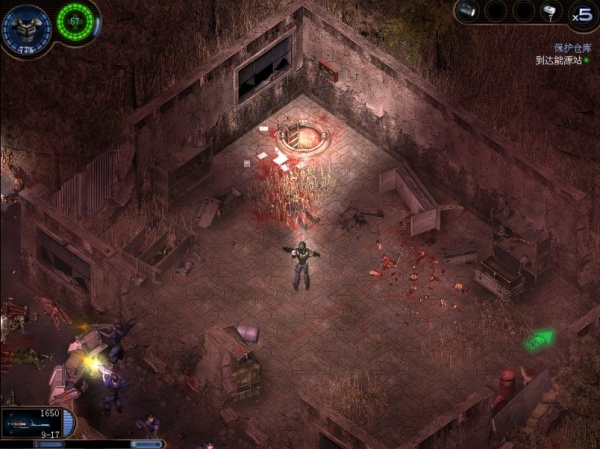Screen dimensions: 600x449
Task: Click the current weapon panel
Action: 36,422
